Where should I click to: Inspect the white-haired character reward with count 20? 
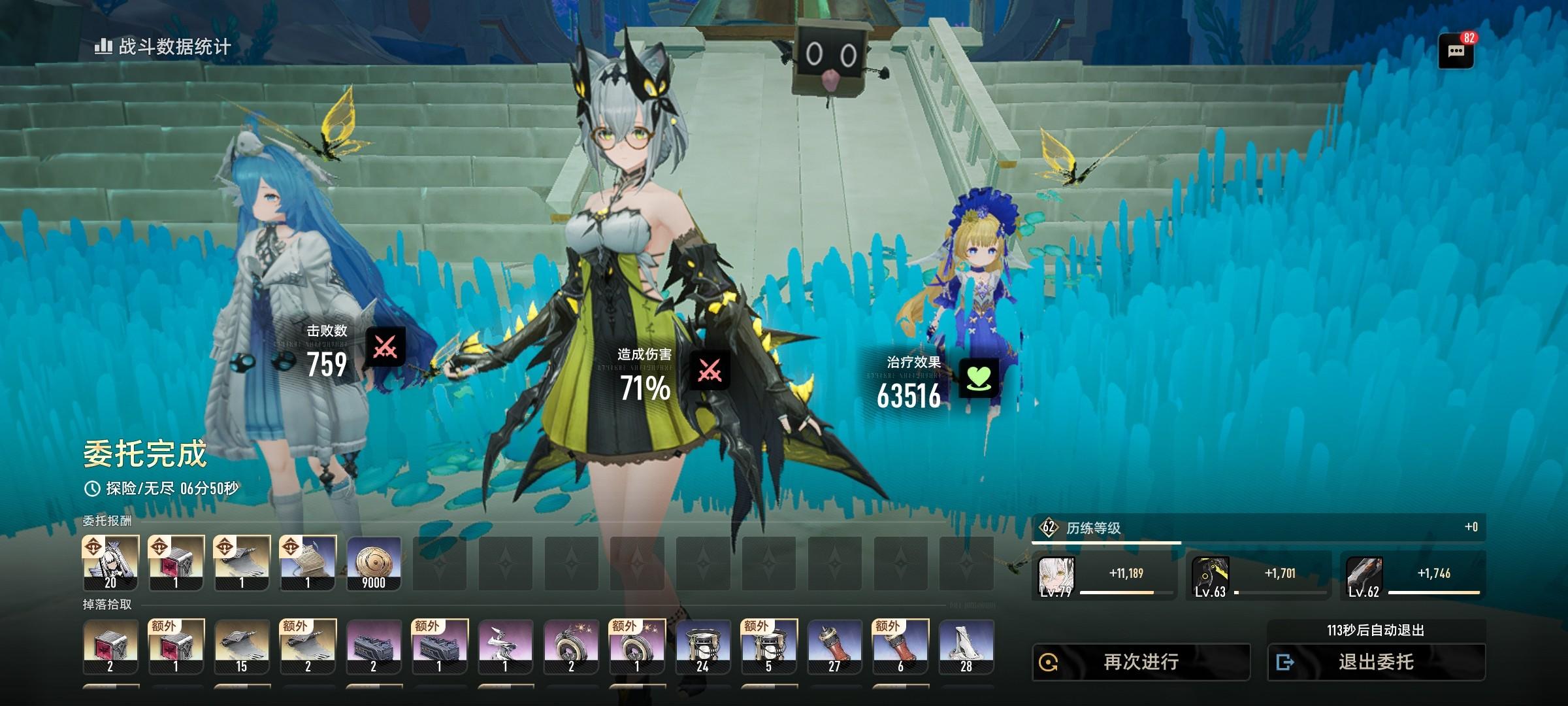point(110,563)
